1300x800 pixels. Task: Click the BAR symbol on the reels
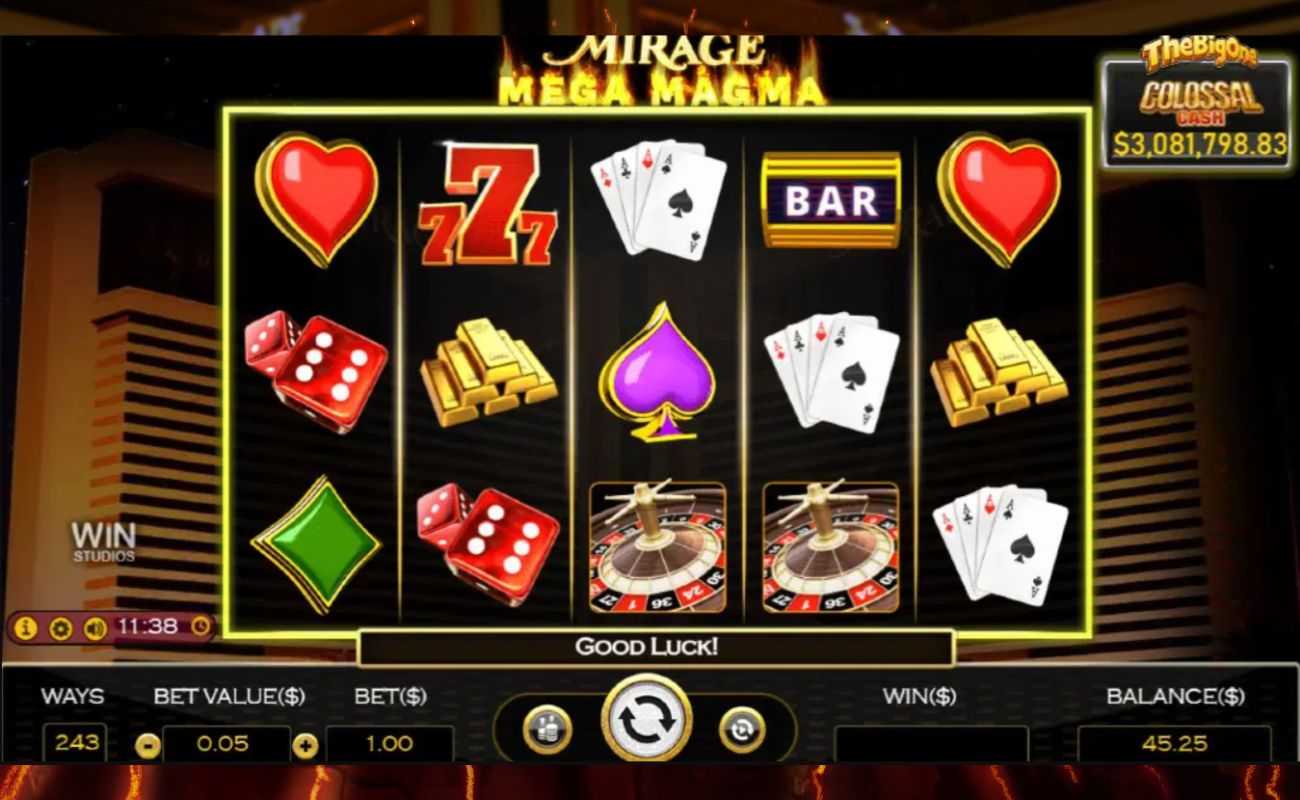click(830, 200)
